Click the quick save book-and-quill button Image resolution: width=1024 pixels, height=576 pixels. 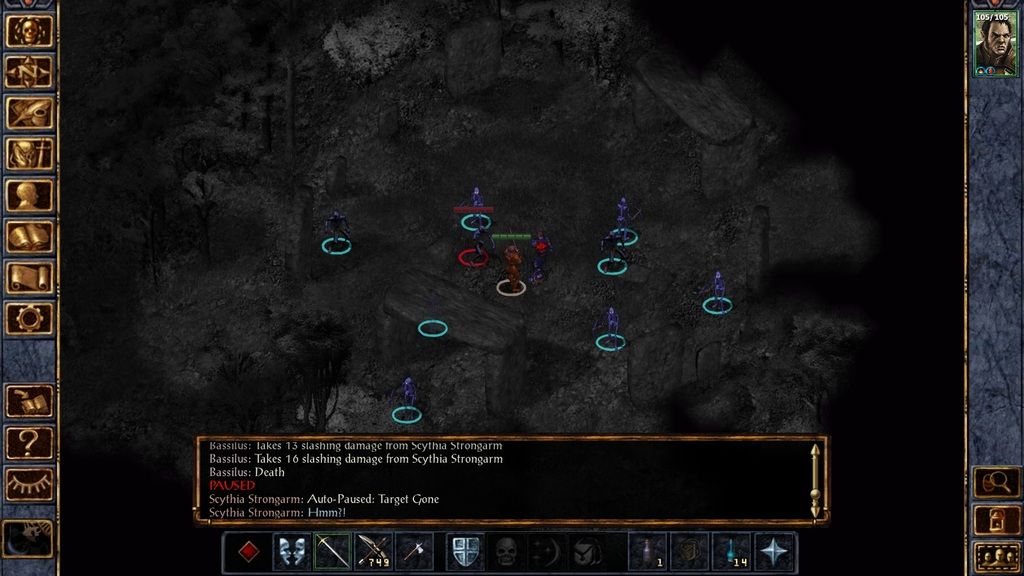pyautogui.click(x=29, y=401)
